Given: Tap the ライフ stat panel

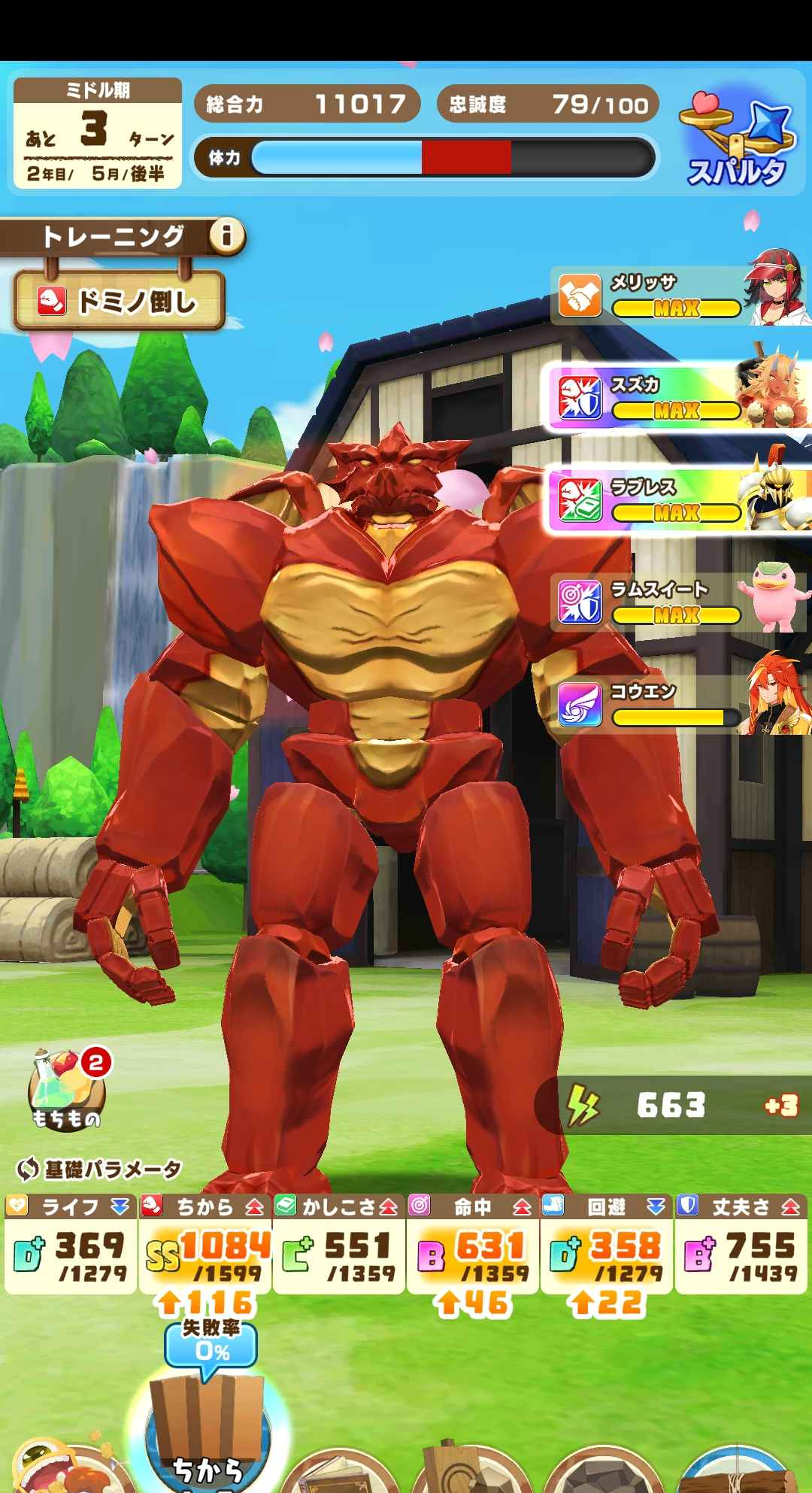Looking at the screenshot, I should 70,1244.
